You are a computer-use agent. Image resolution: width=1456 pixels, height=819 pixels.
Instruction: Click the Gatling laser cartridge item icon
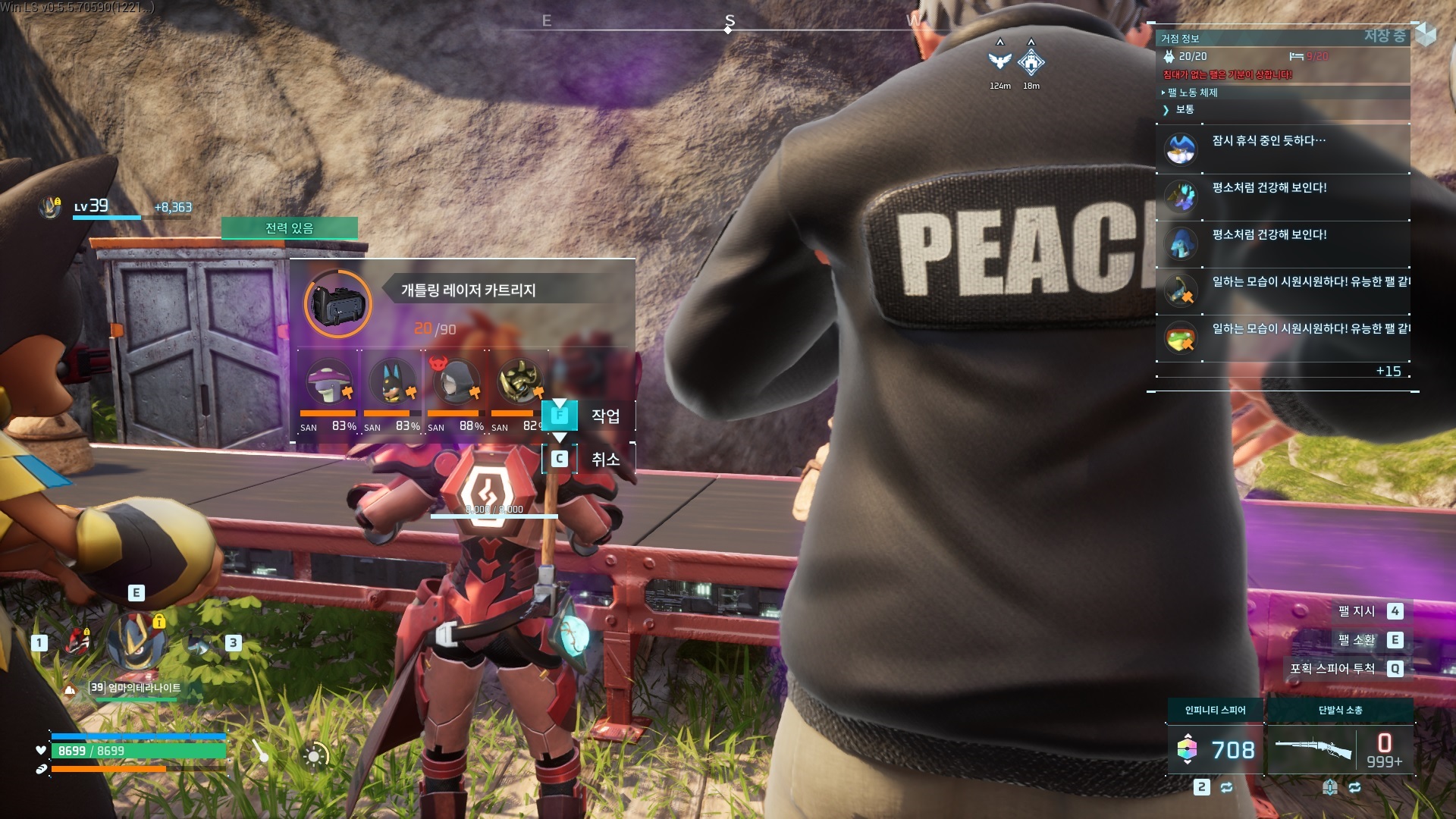pos(338,304)
